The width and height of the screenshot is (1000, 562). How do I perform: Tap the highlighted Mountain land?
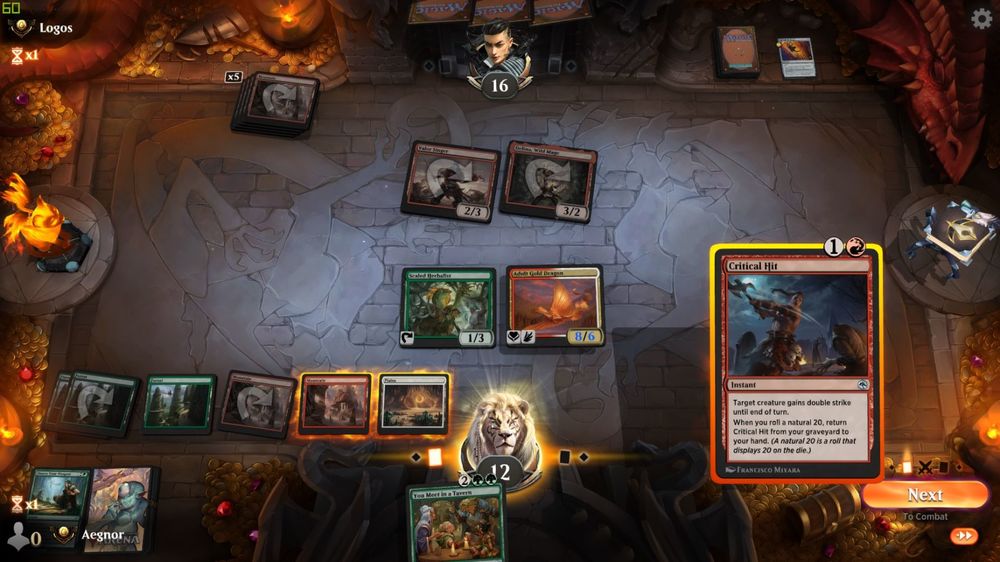[336, 404]
